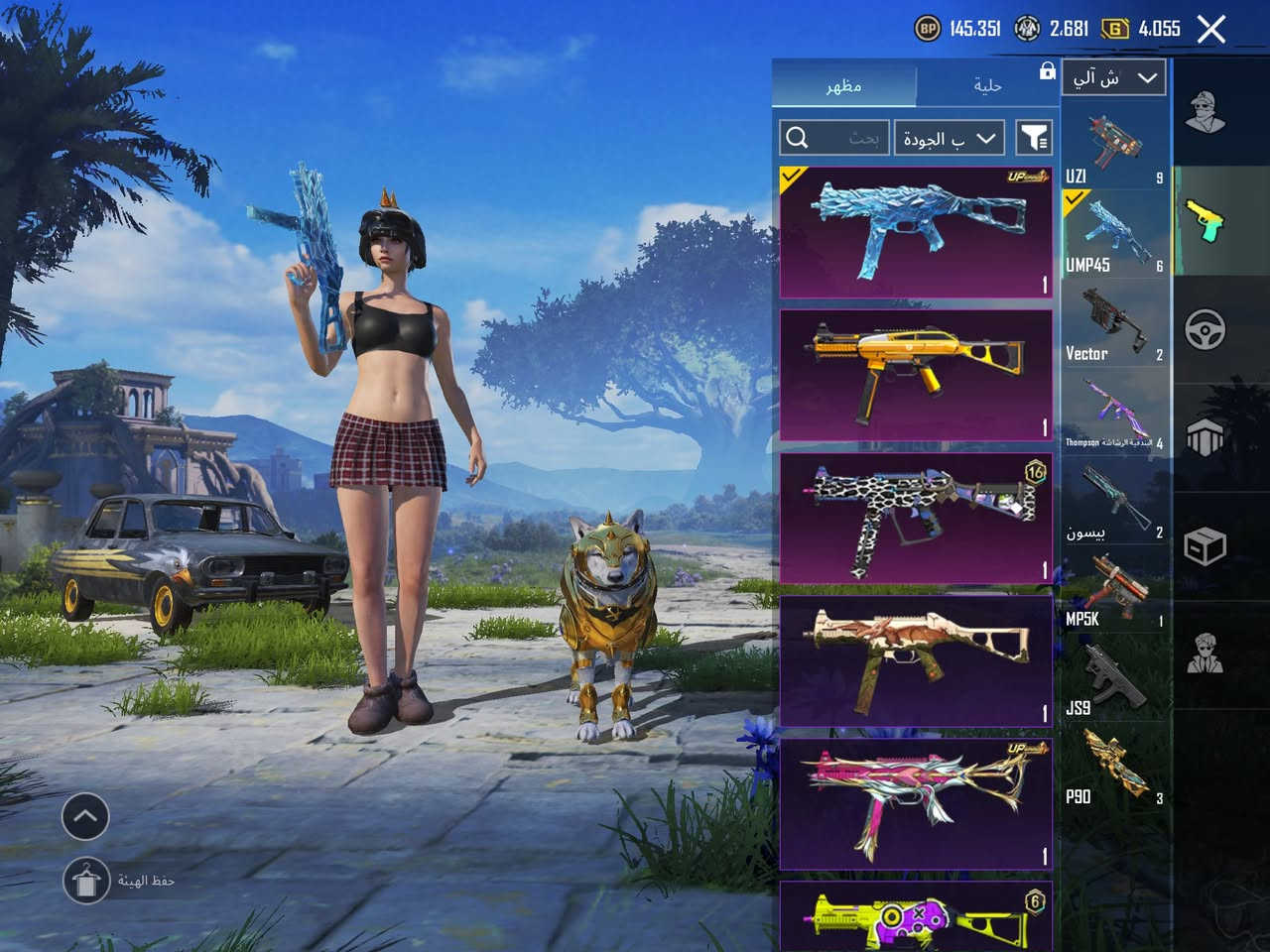
Task: Open the حلية ornament tab
Action: tap(987, 85)
